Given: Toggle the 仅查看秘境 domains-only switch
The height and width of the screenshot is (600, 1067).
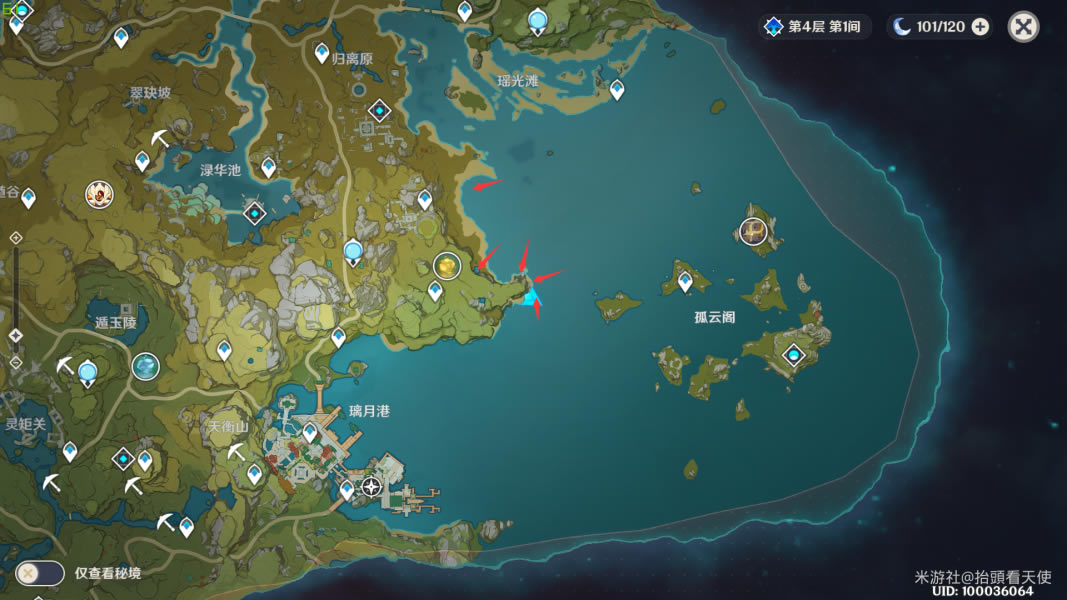Looking at the screenshot, I should coord(40,573).
